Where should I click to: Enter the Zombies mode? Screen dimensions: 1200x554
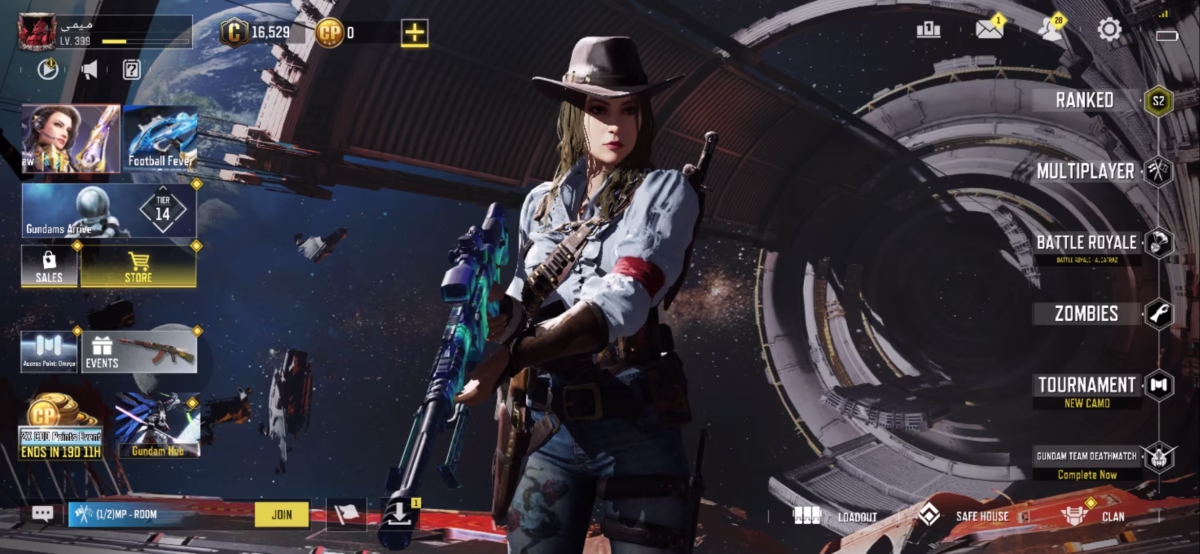[x=1087, y=314]
